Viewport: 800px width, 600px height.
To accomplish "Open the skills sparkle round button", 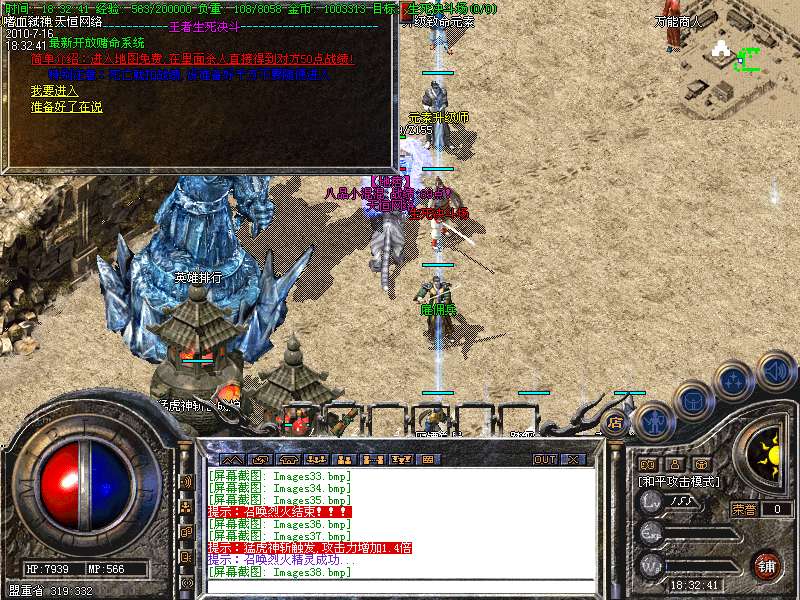I will pos(733,380).
